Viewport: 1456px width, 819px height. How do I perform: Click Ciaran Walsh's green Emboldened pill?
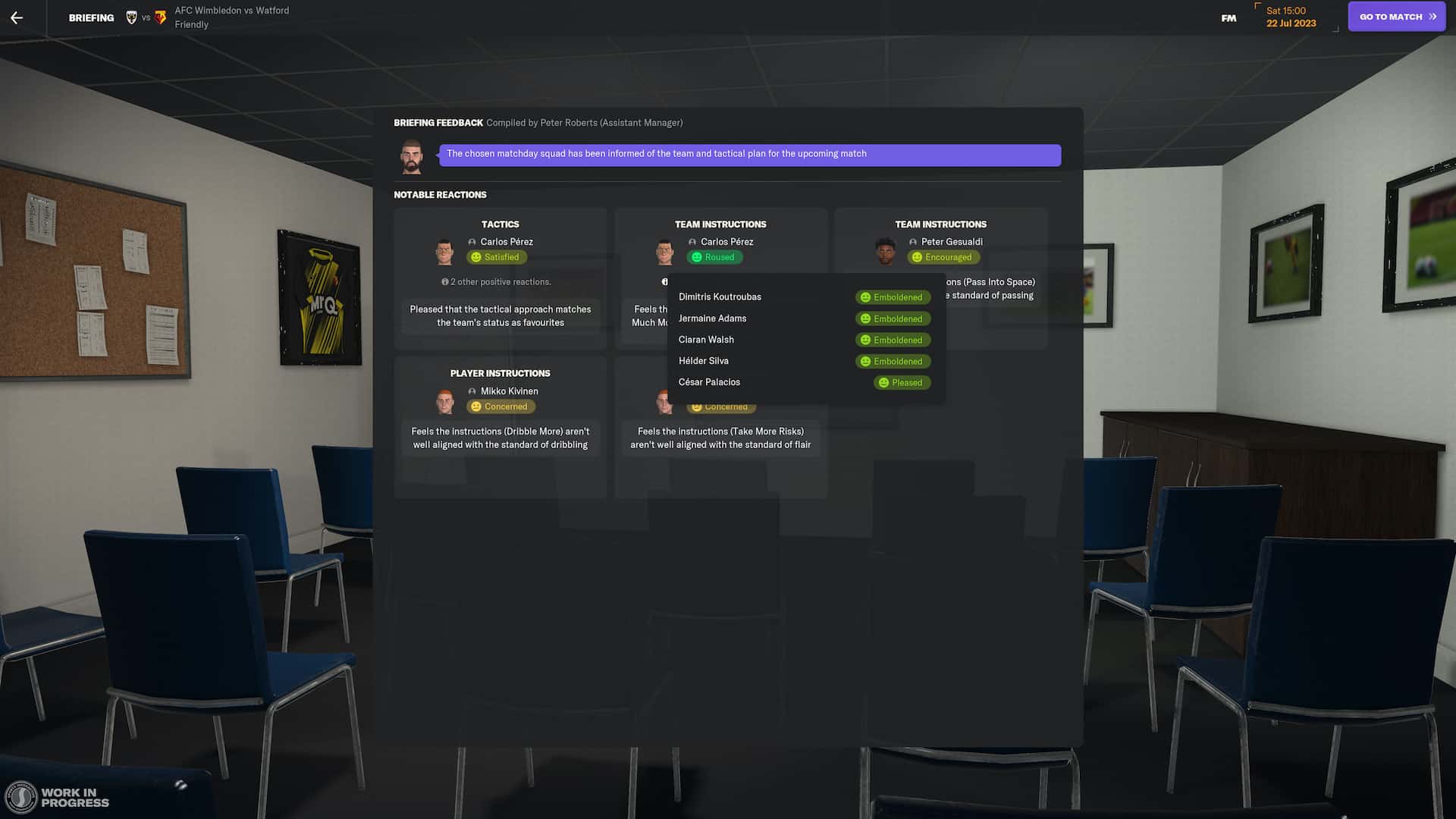point(893,340)
